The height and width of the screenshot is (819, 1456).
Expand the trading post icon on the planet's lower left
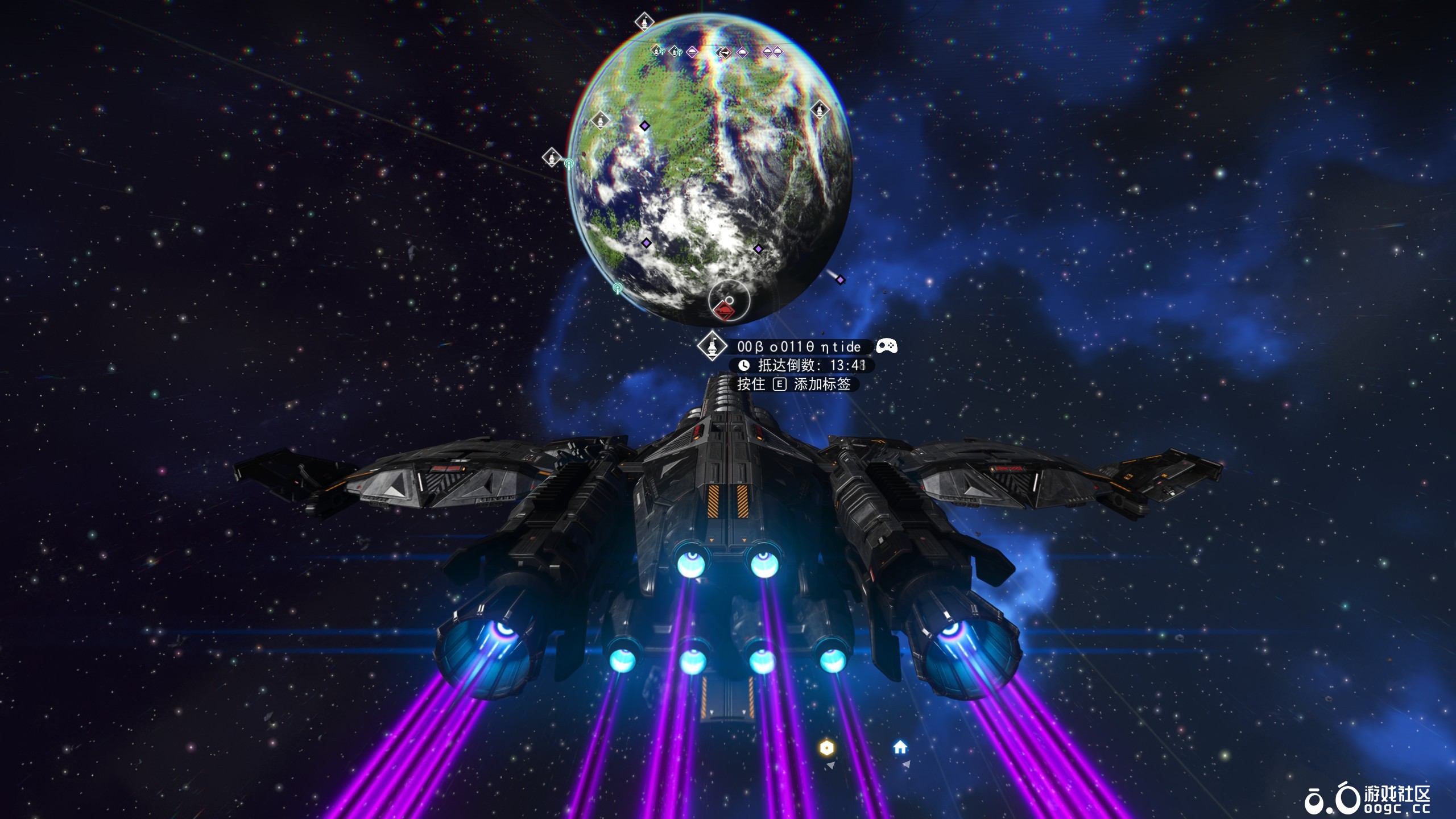pos(551,156)
